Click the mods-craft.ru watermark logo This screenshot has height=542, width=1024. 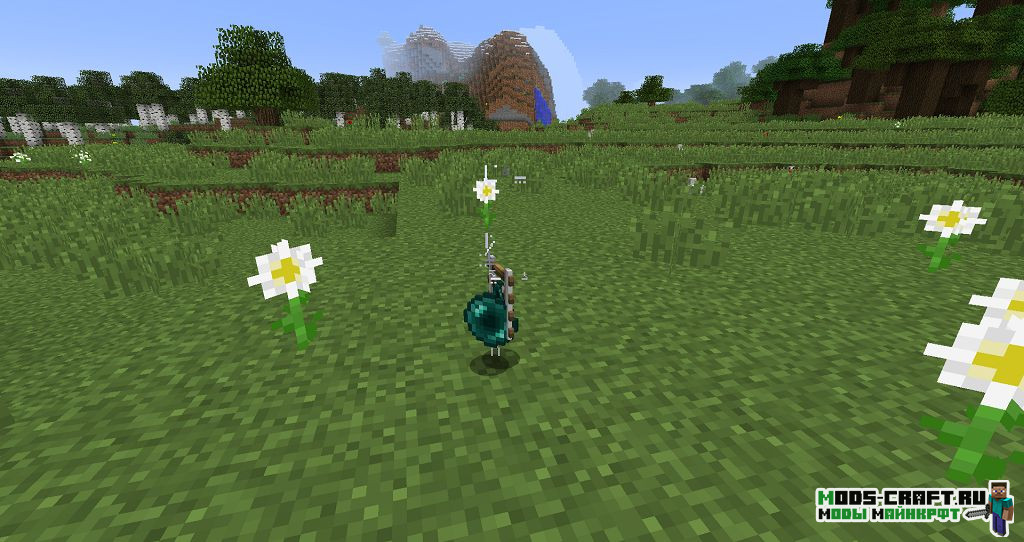913,504
